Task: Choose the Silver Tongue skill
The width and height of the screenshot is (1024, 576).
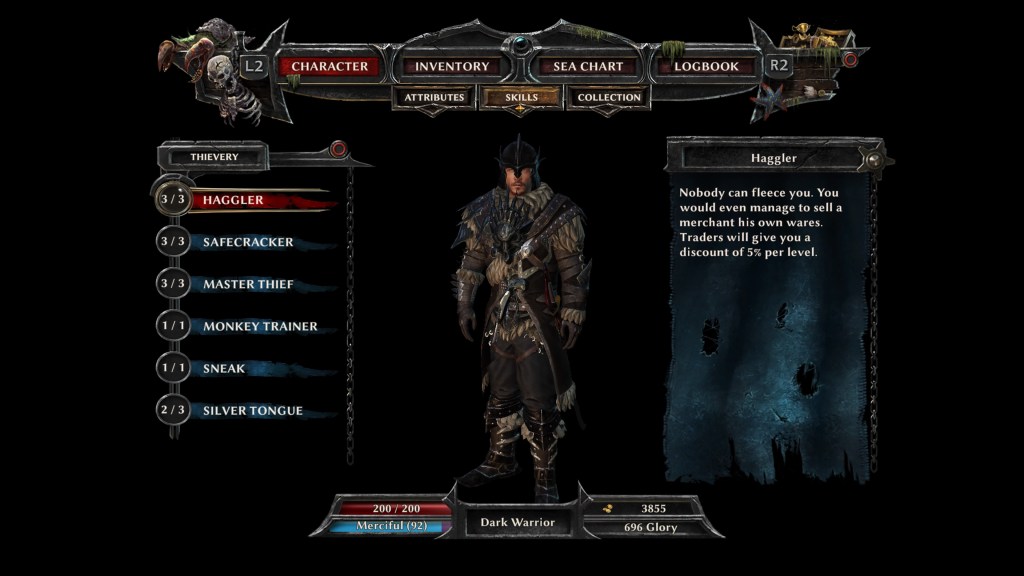Action: point(252,410)
